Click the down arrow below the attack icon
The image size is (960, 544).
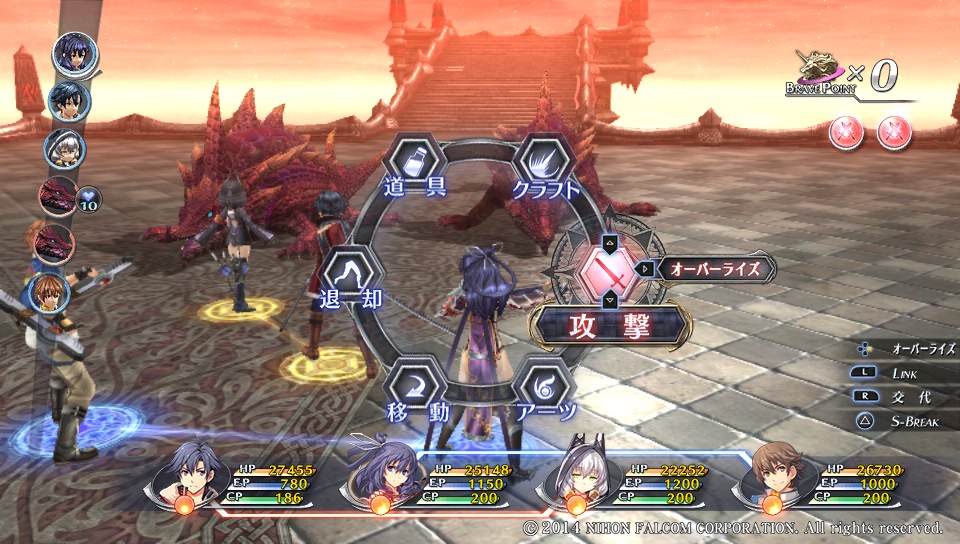pyautogui.click(x=609, y=299)
